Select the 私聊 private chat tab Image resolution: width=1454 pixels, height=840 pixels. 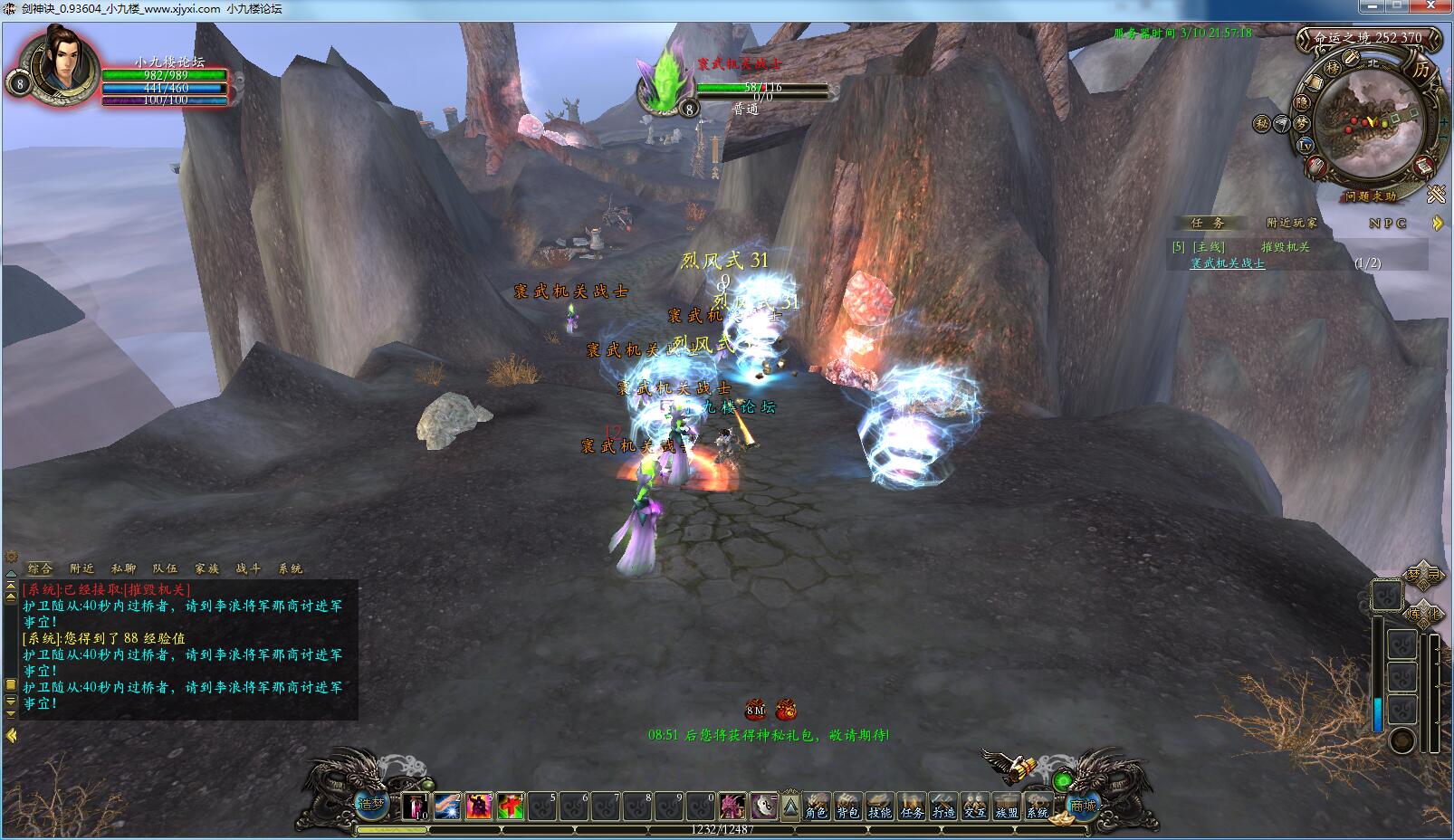coord(123,568)
